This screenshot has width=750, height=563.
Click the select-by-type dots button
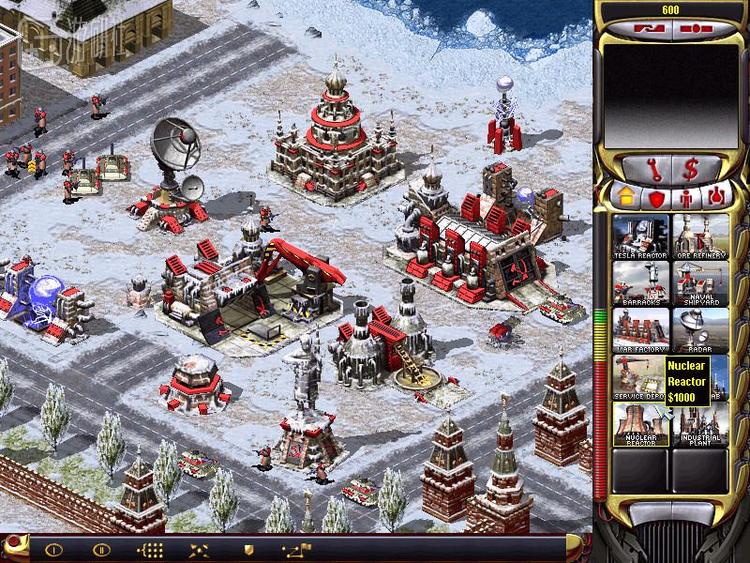(150, 549)
